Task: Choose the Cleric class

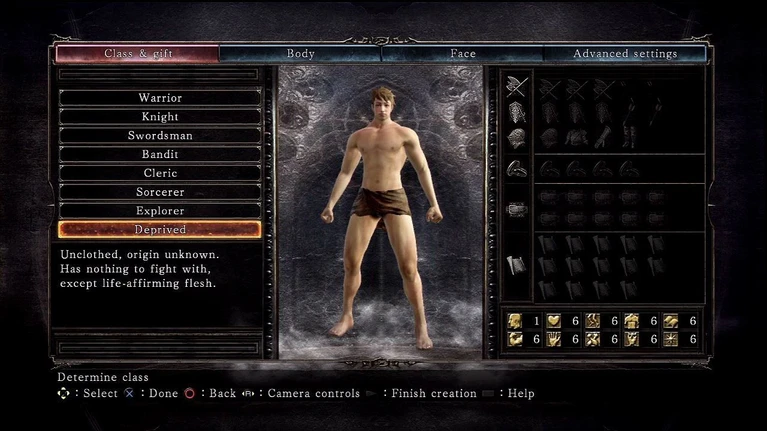Action: tap(160, 173)
